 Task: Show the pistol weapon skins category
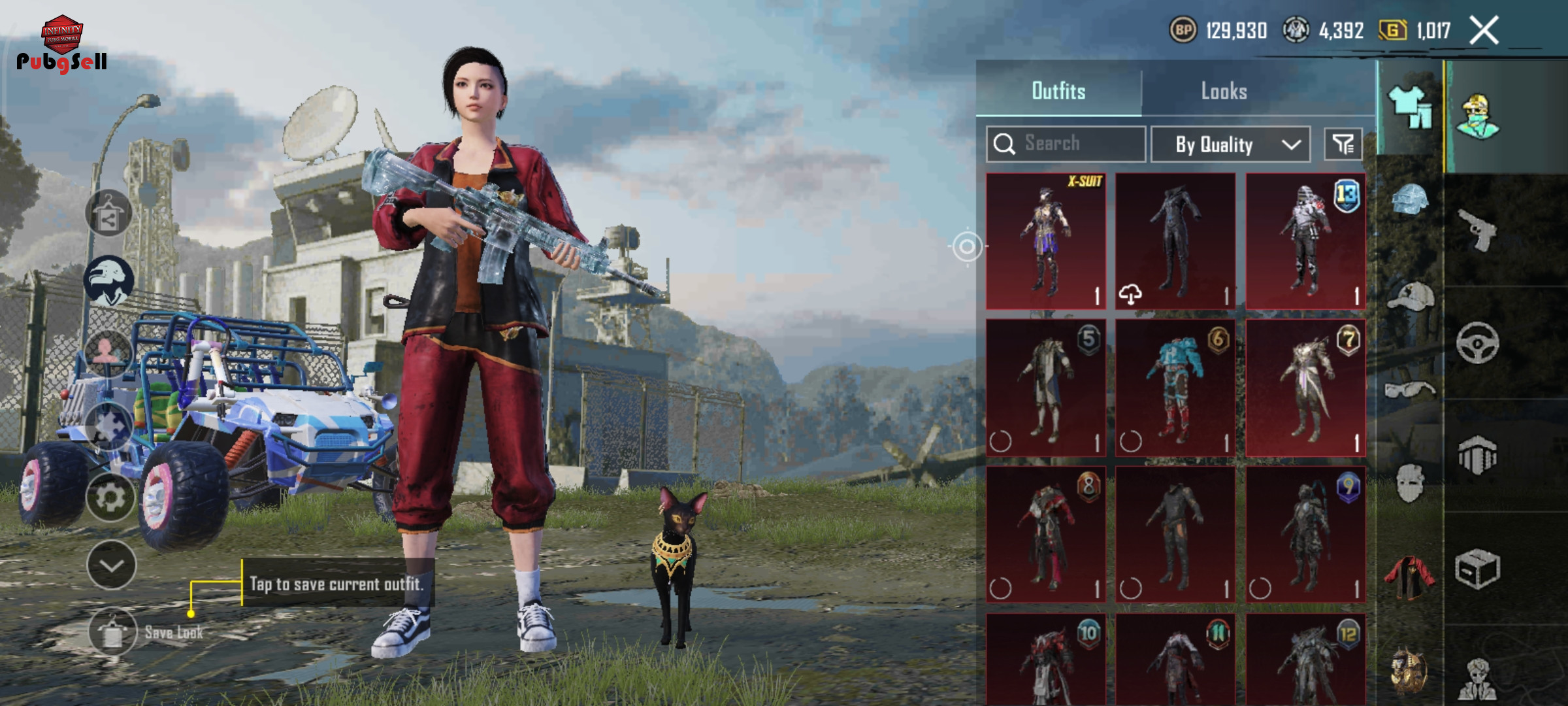click(x=1477, y=229)
